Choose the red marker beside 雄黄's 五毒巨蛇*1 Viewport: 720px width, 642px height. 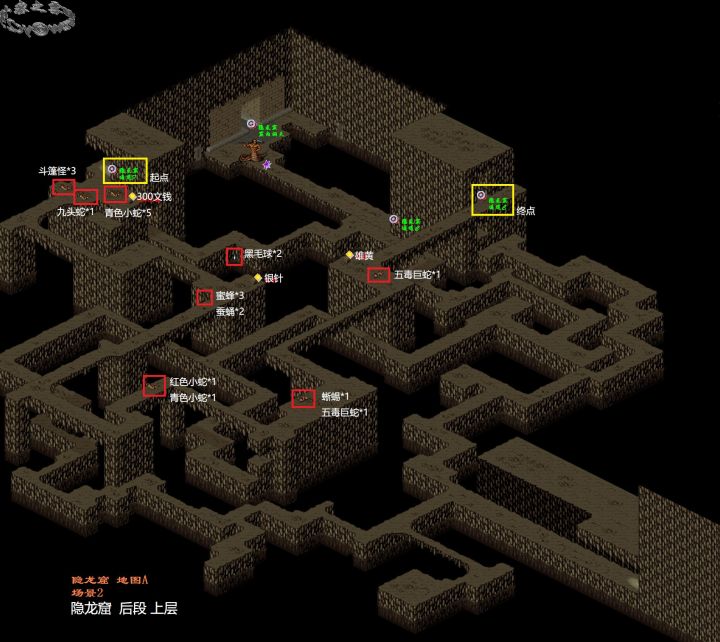point(378,275)
